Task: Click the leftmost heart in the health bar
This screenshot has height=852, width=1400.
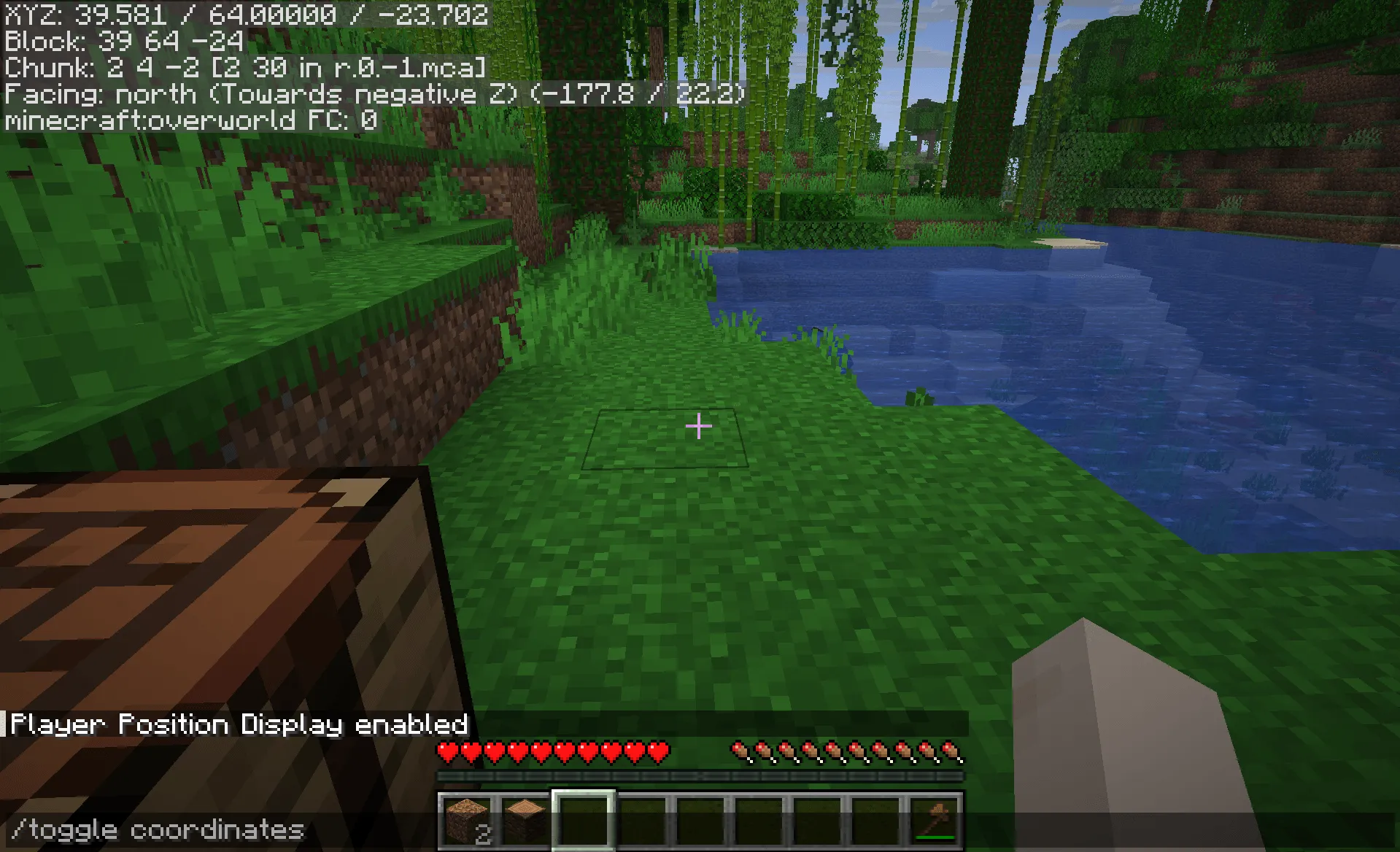Action: pos(447,749)
